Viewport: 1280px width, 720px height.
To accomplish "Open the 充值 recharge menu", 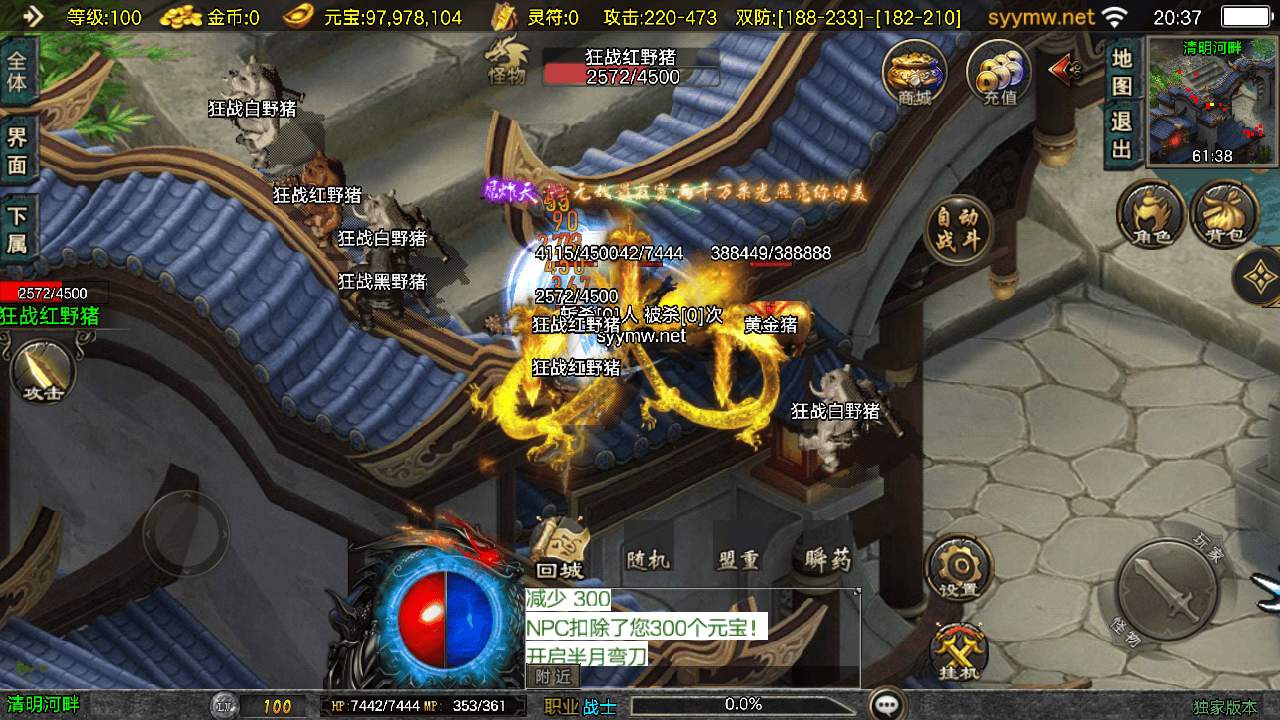I will [999, 72].
